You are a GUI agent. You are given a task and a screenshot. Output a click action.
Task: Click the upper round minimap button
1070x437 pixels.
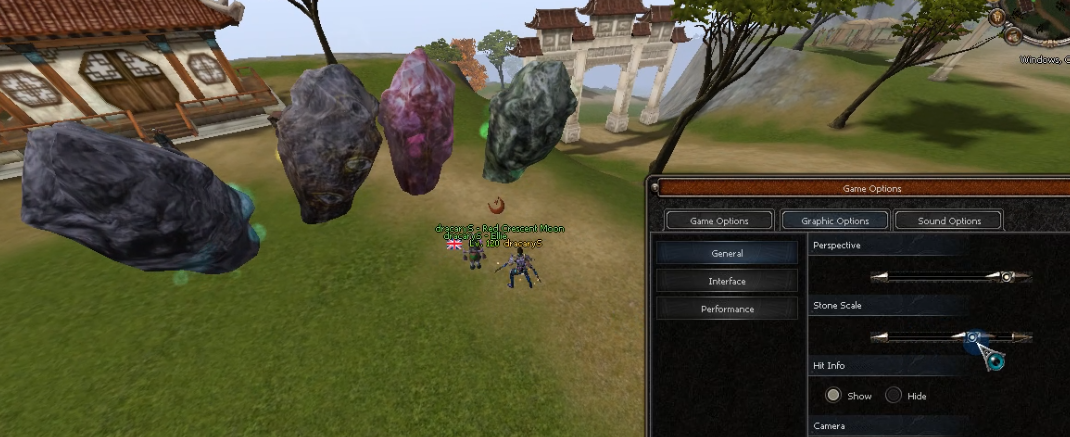coord(999,17)
